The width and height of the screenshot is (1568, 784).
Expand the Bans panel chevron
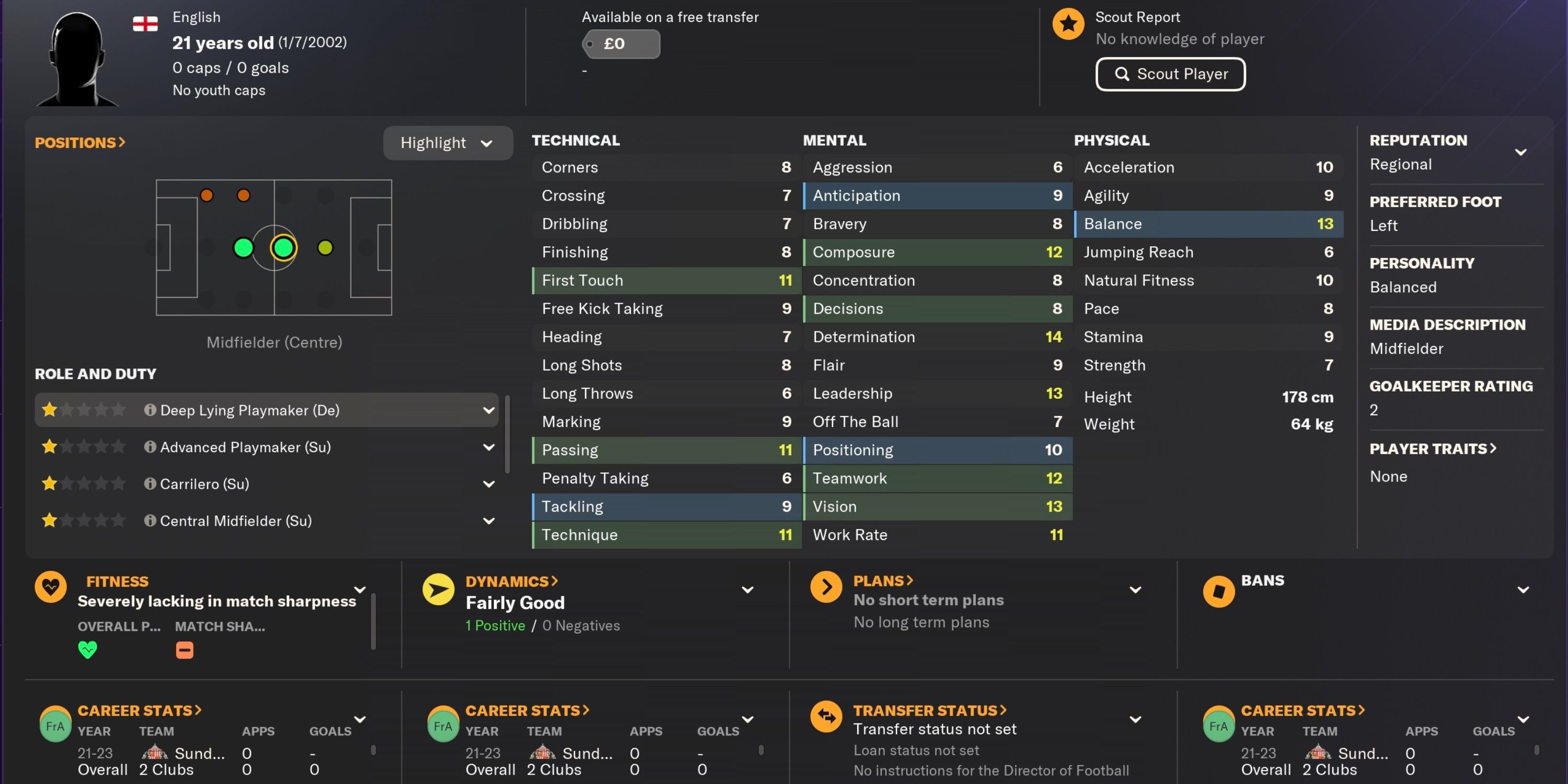(1524, 589)
